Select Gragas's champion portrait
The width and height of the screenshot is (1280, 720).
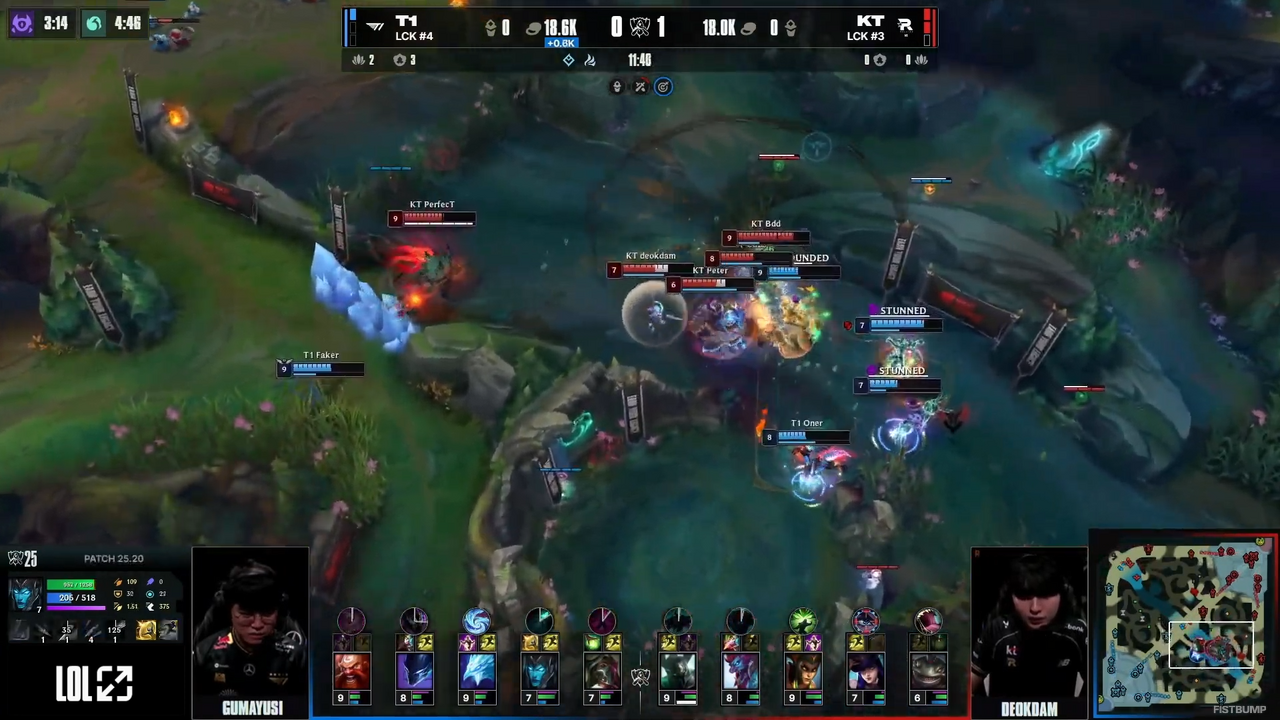(x=352, y=670)
